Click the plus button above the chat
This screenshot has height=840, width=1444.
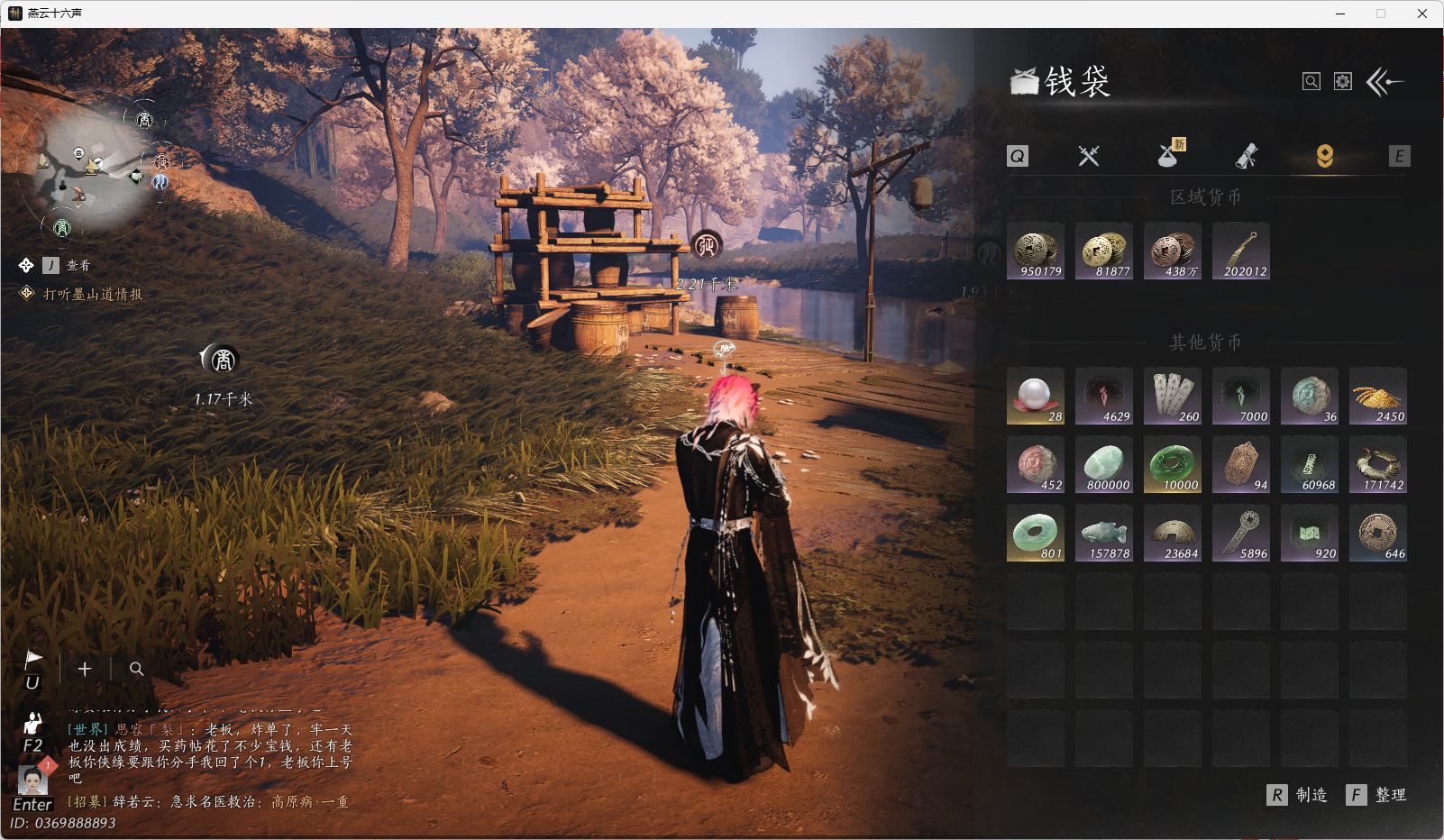(x=85, y=669)
